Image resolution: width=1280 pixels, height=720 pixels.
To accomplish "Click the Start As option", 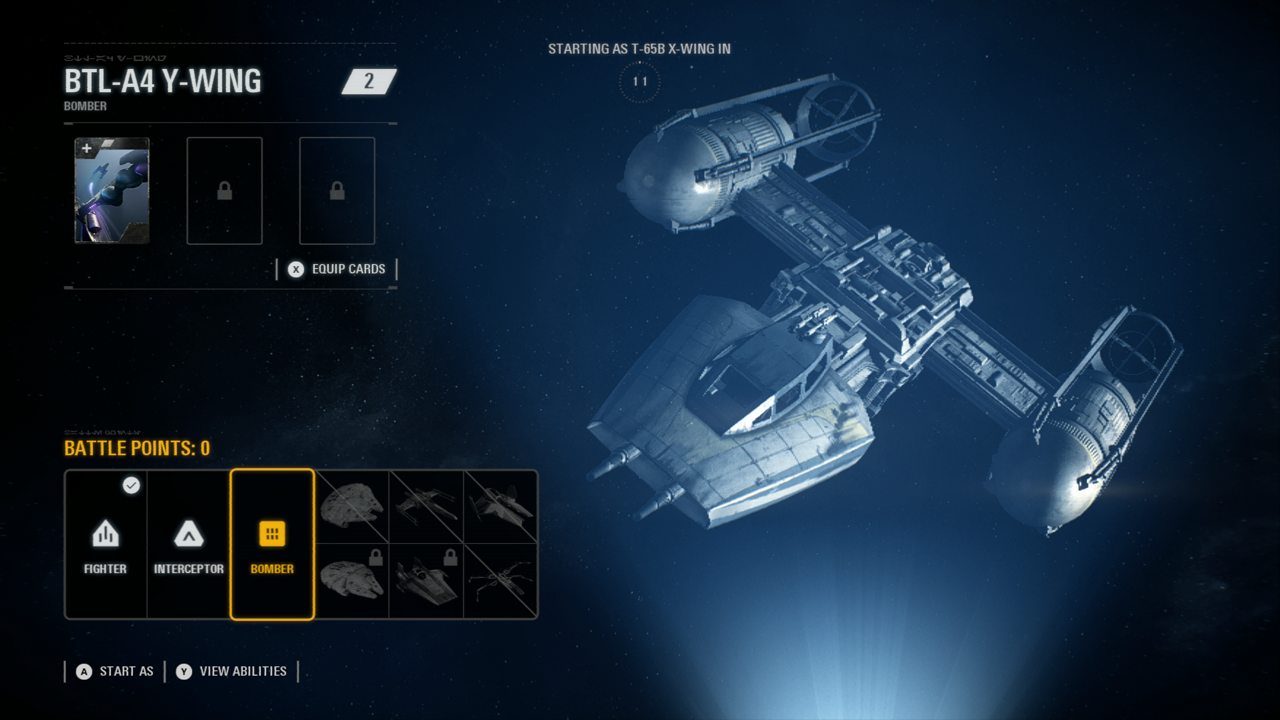I will click(113, 671).
